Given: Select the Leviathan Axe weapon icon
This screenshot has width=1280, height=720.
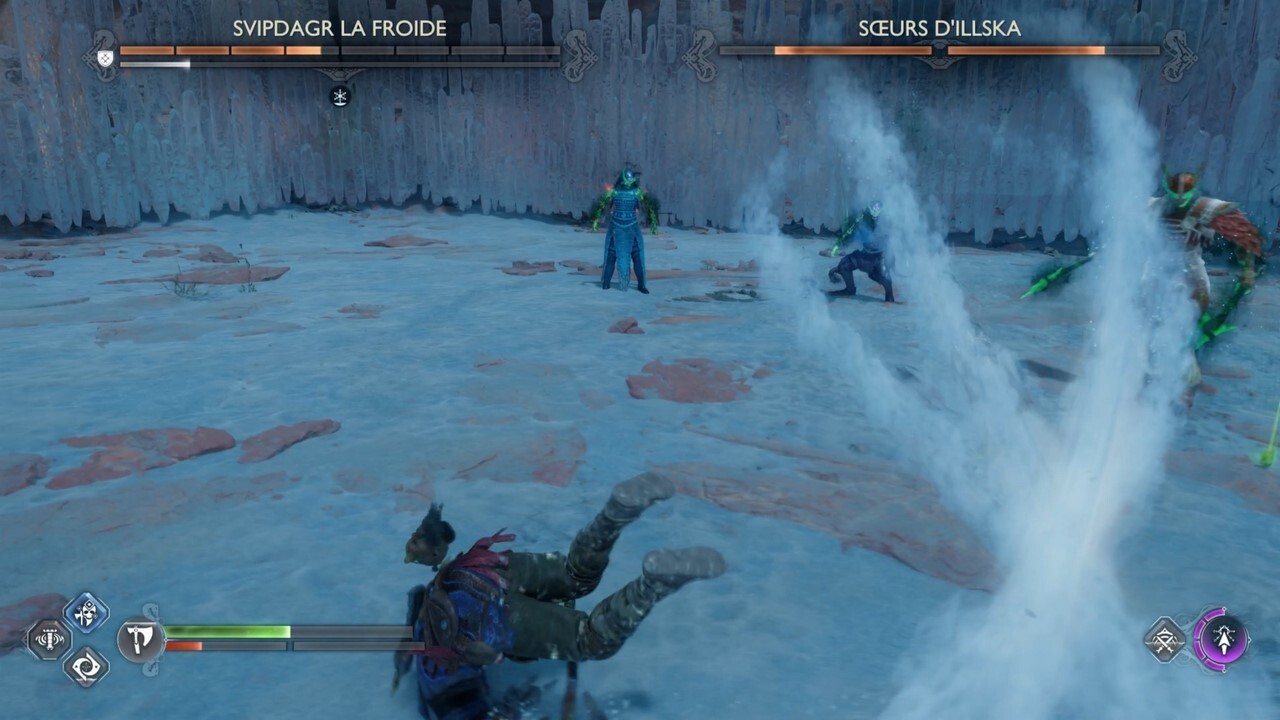Looking at the screenshot, I should [141, 637].
